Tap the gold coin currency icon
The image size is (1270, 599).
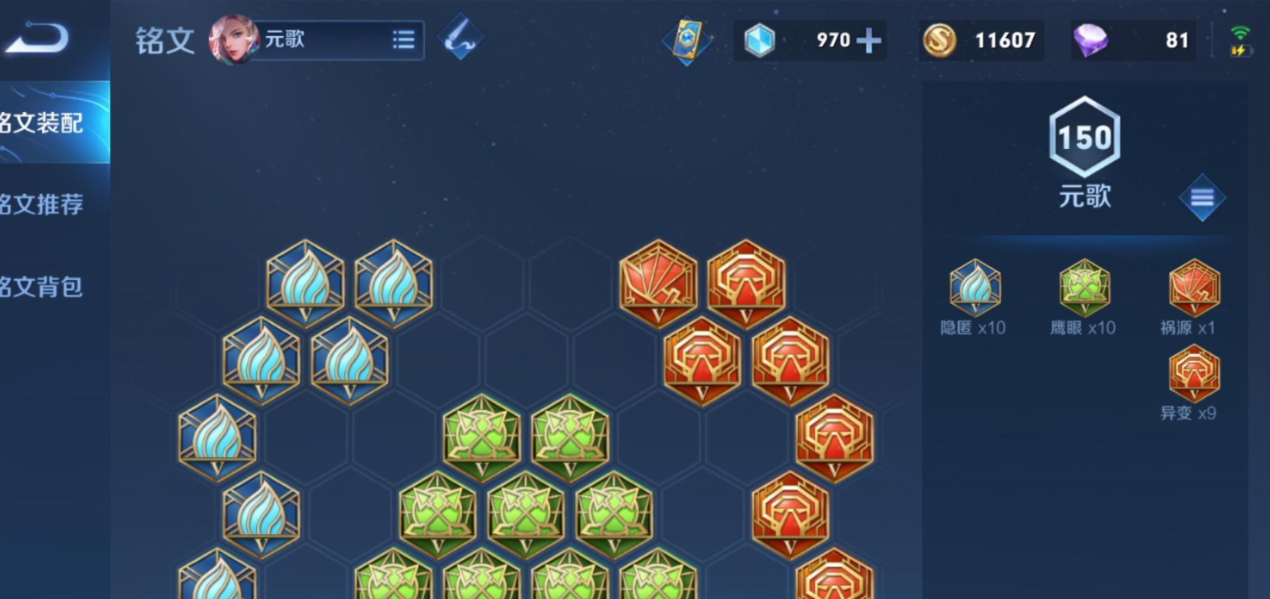pos(938,41)
